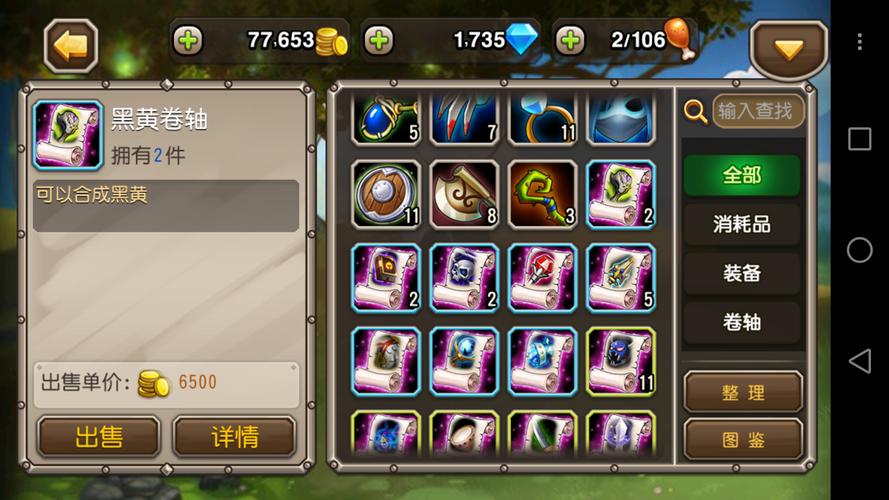Screen dimensions: 889x500
Task: View item details via 详情 button
Action: coord(234,437)
